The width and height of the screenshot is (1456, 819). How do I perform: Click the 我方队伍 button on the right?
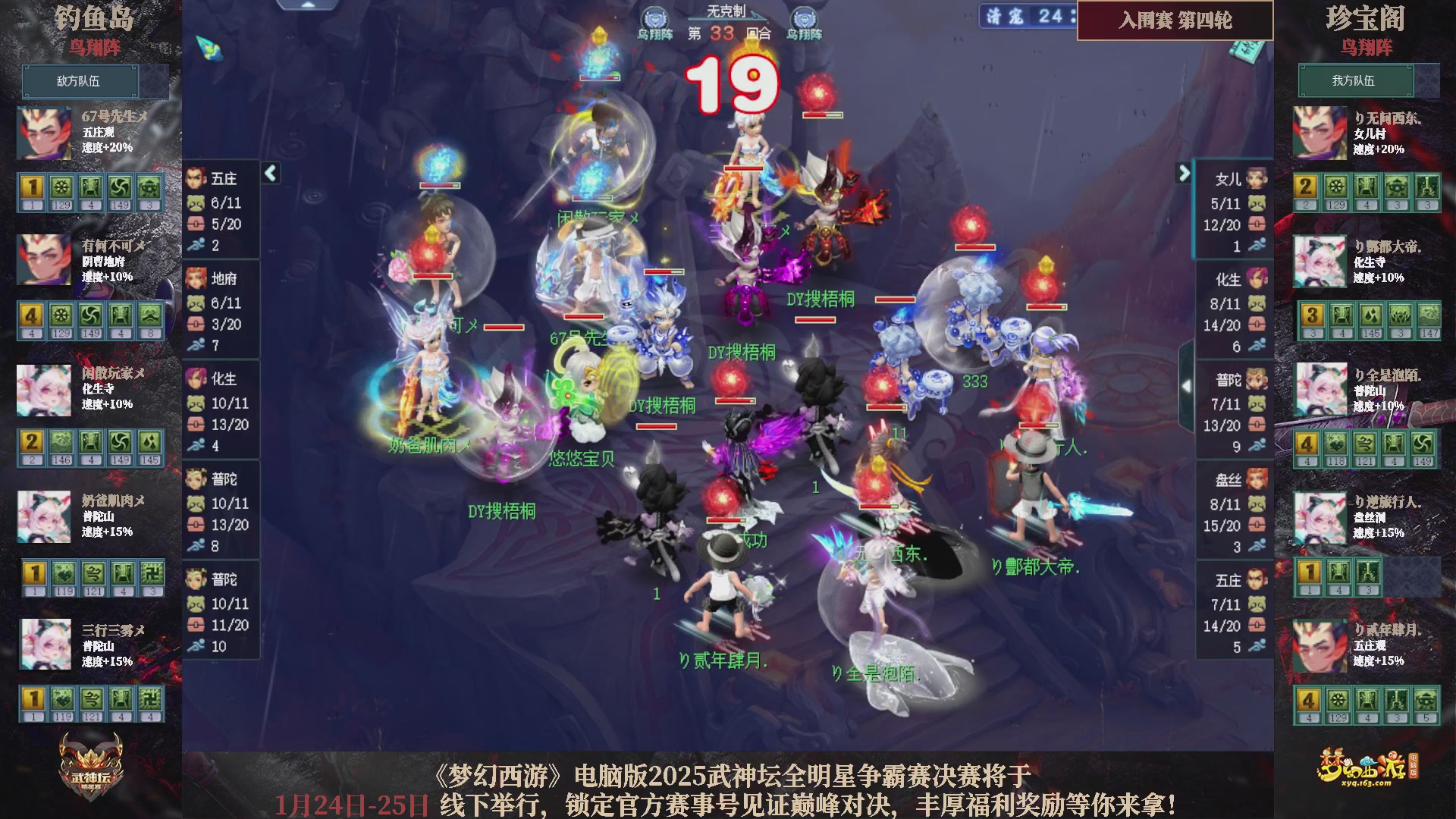pos(1354,81)
